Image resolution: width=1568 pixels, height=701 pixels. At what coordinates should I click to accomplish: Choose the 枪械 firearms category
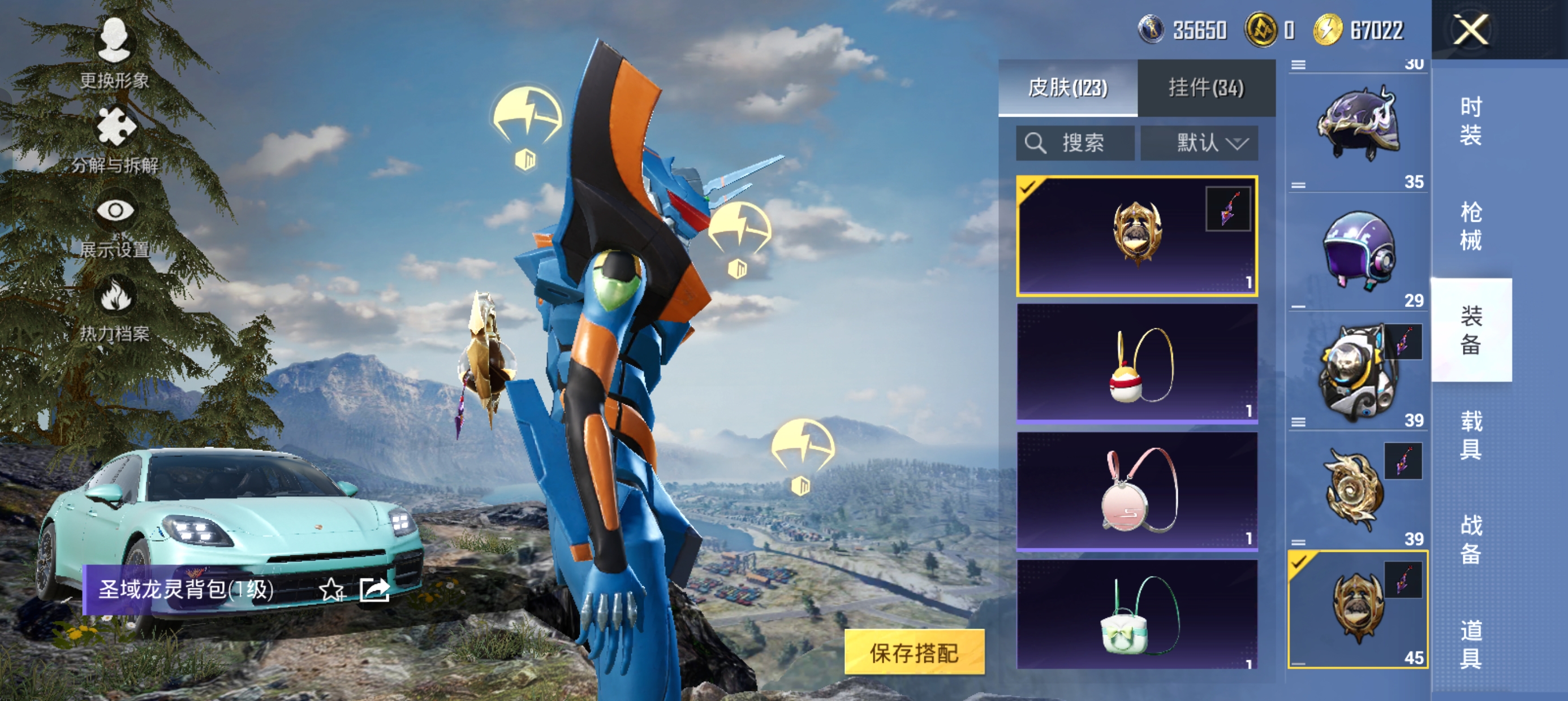click(1471, 226)
